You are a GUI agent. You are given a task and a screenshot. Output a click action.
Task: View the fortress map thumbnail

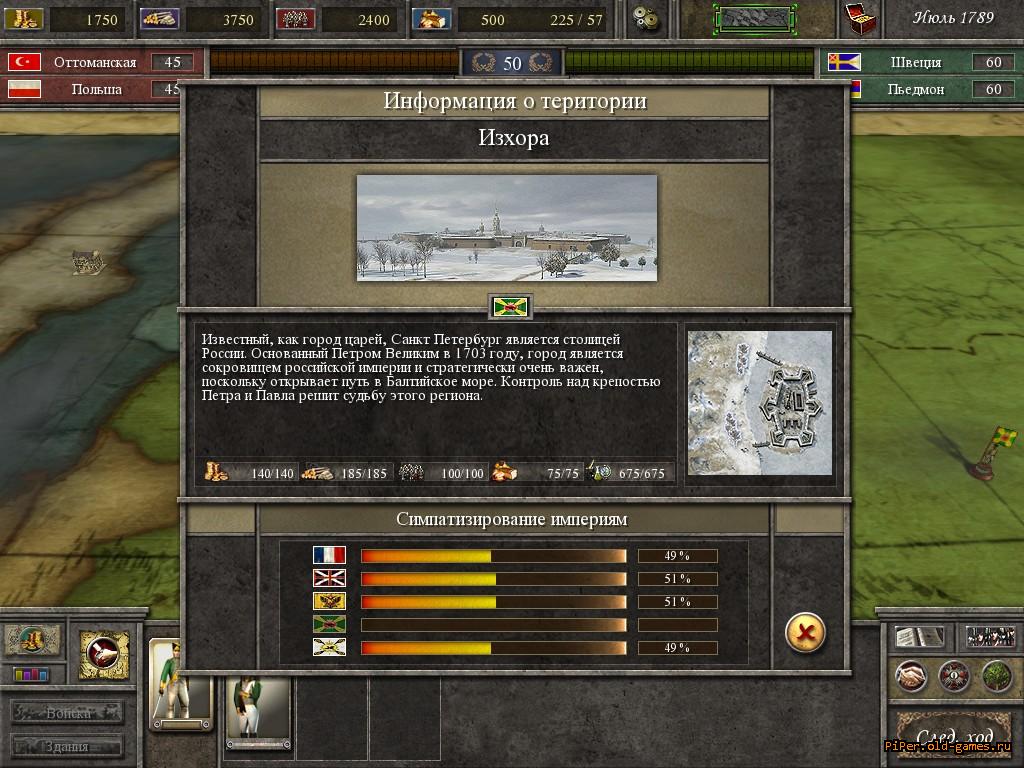click(x=760, y=402)
